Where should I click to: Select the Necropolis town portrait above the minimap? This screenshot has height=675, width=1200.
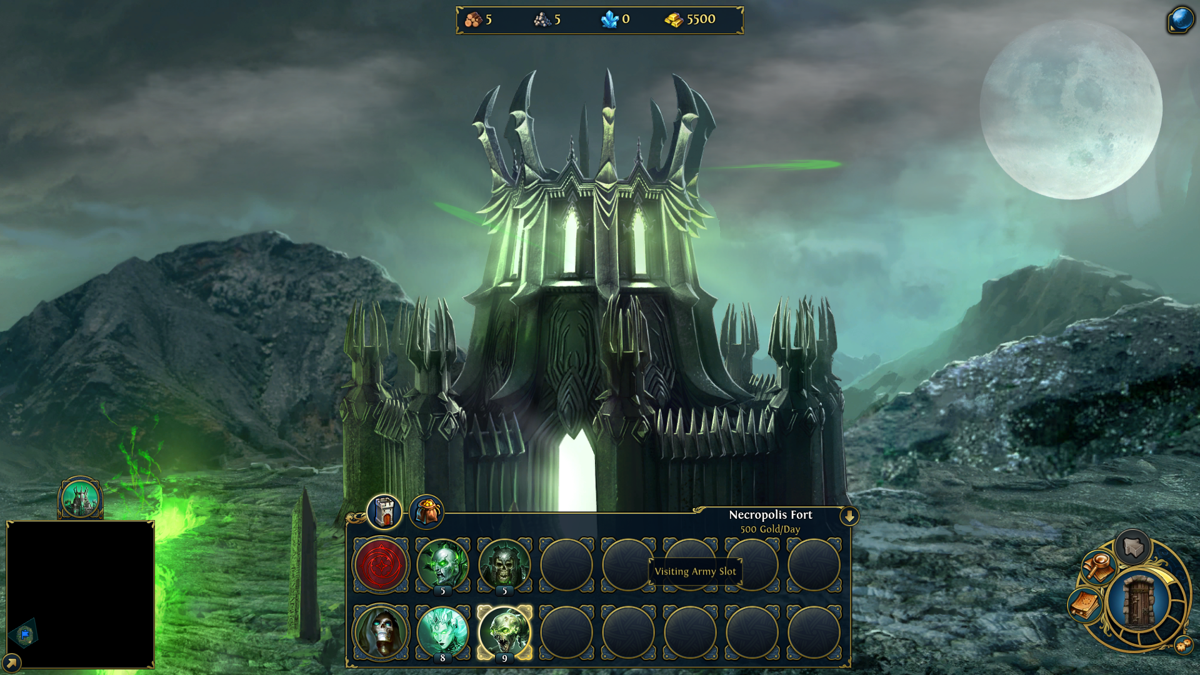(x=80, y=498)
